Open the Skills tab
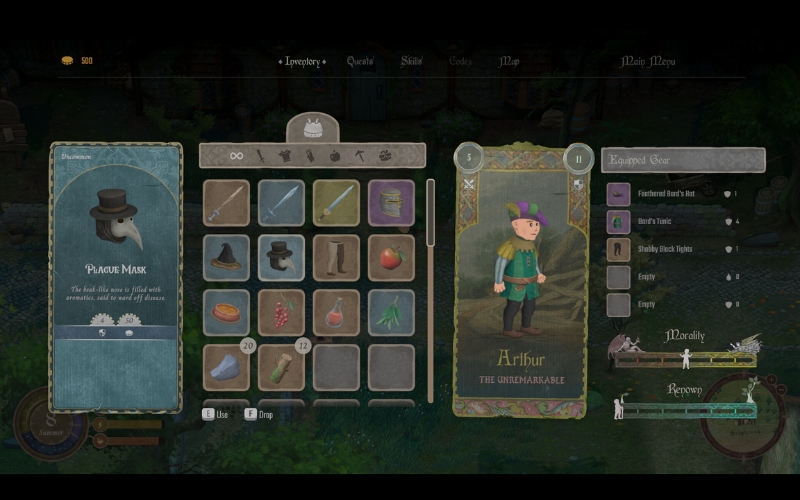 pos(412,61)
